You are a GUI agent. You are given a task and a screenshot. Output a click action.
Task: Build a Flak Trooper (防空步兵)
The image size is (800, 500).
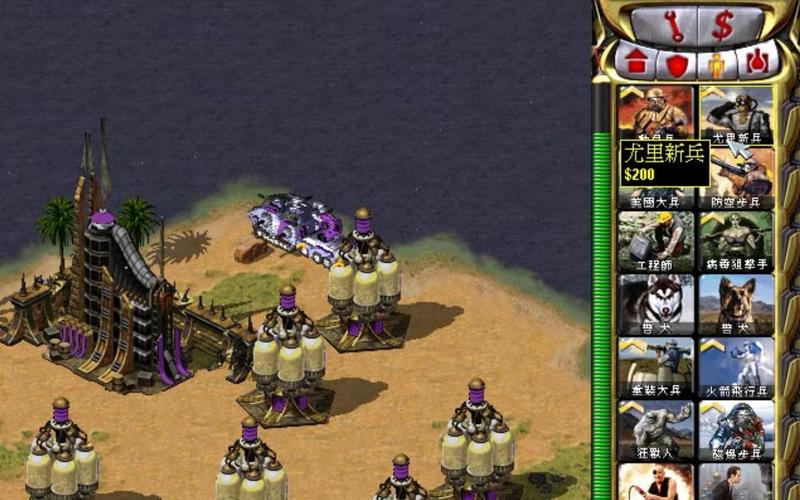[737, 178]
